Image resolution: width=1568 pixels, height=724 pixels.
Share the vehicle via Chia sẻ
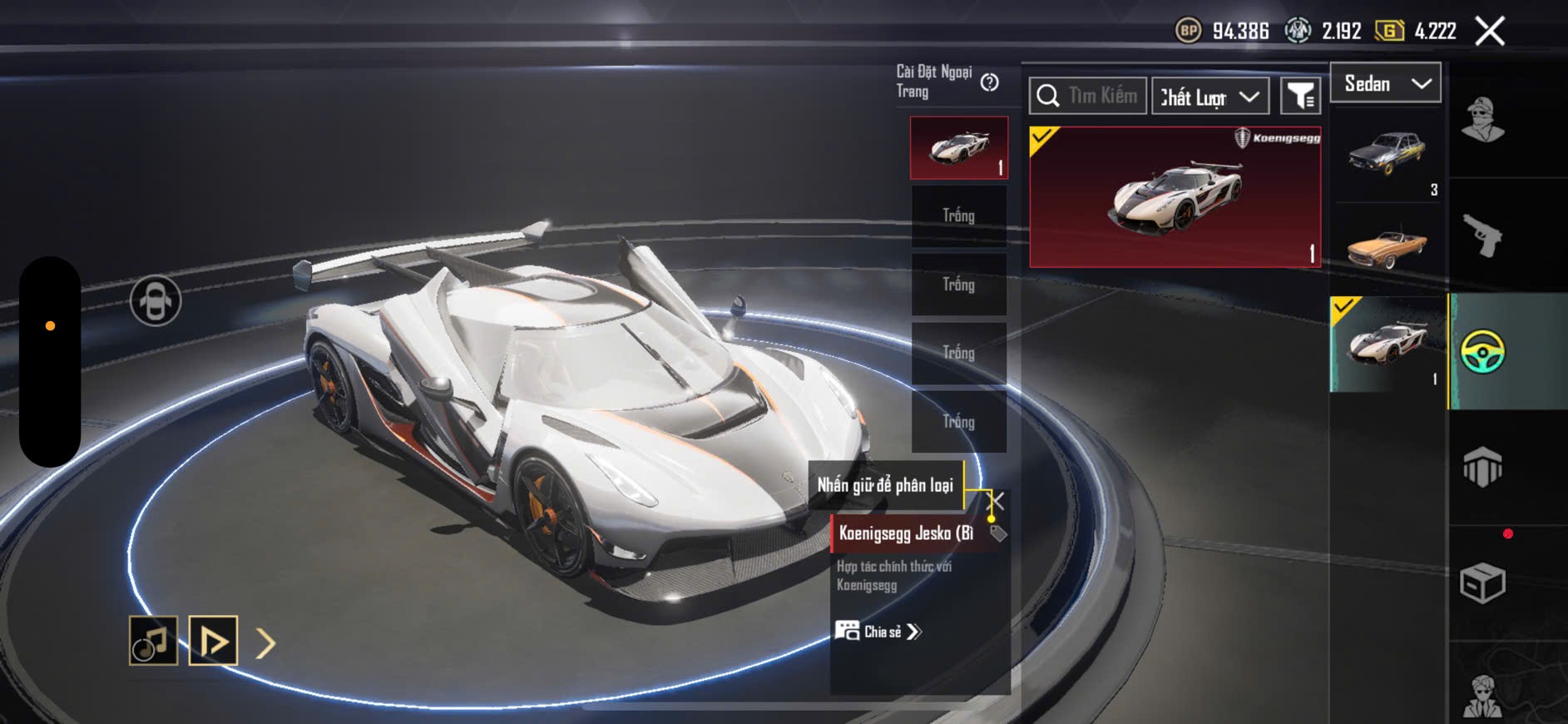click(x=880, y=632)
